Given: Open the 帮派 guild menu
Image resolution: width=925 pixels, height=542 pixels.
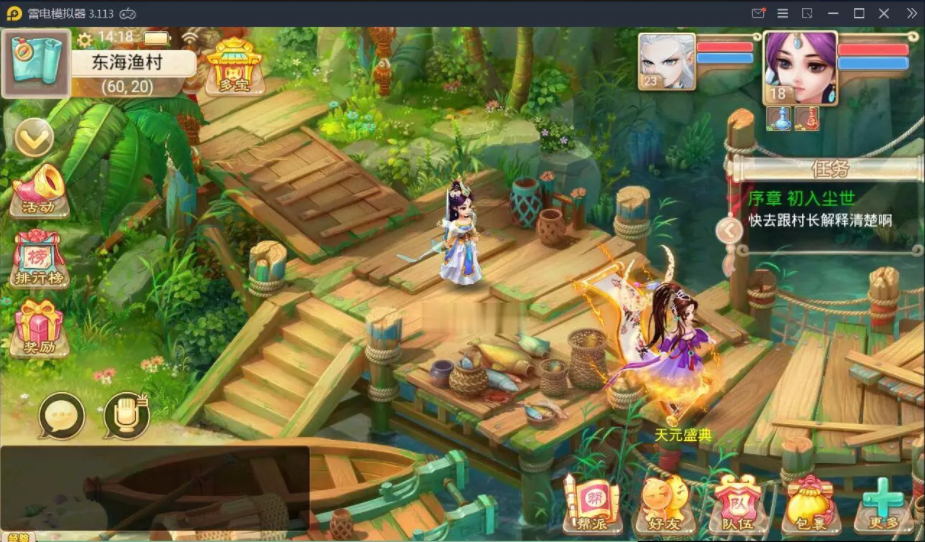Looking at the screenshot, I should [591, 503].
